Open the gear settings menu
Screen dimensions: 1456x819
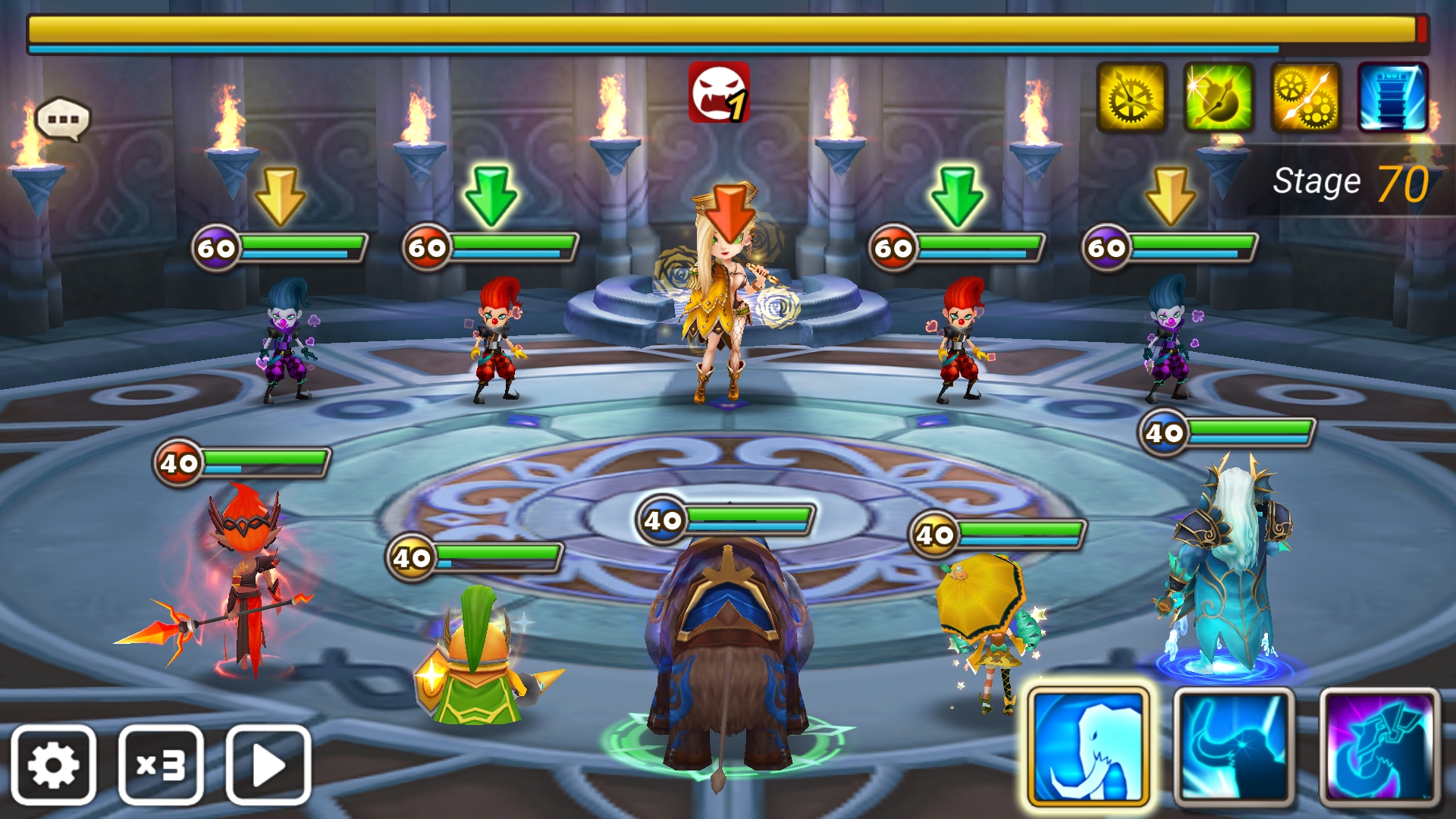pos(53,764)
